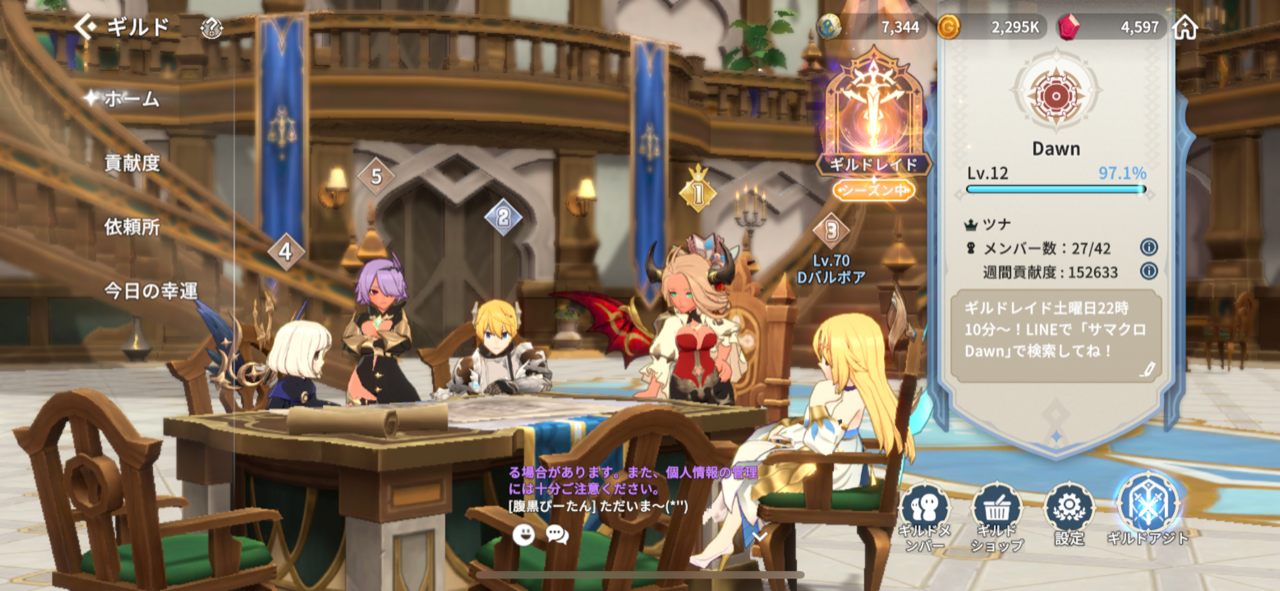Open the emoji smiley button in chat
This screenshot has height=591, width=1280.
523,535
